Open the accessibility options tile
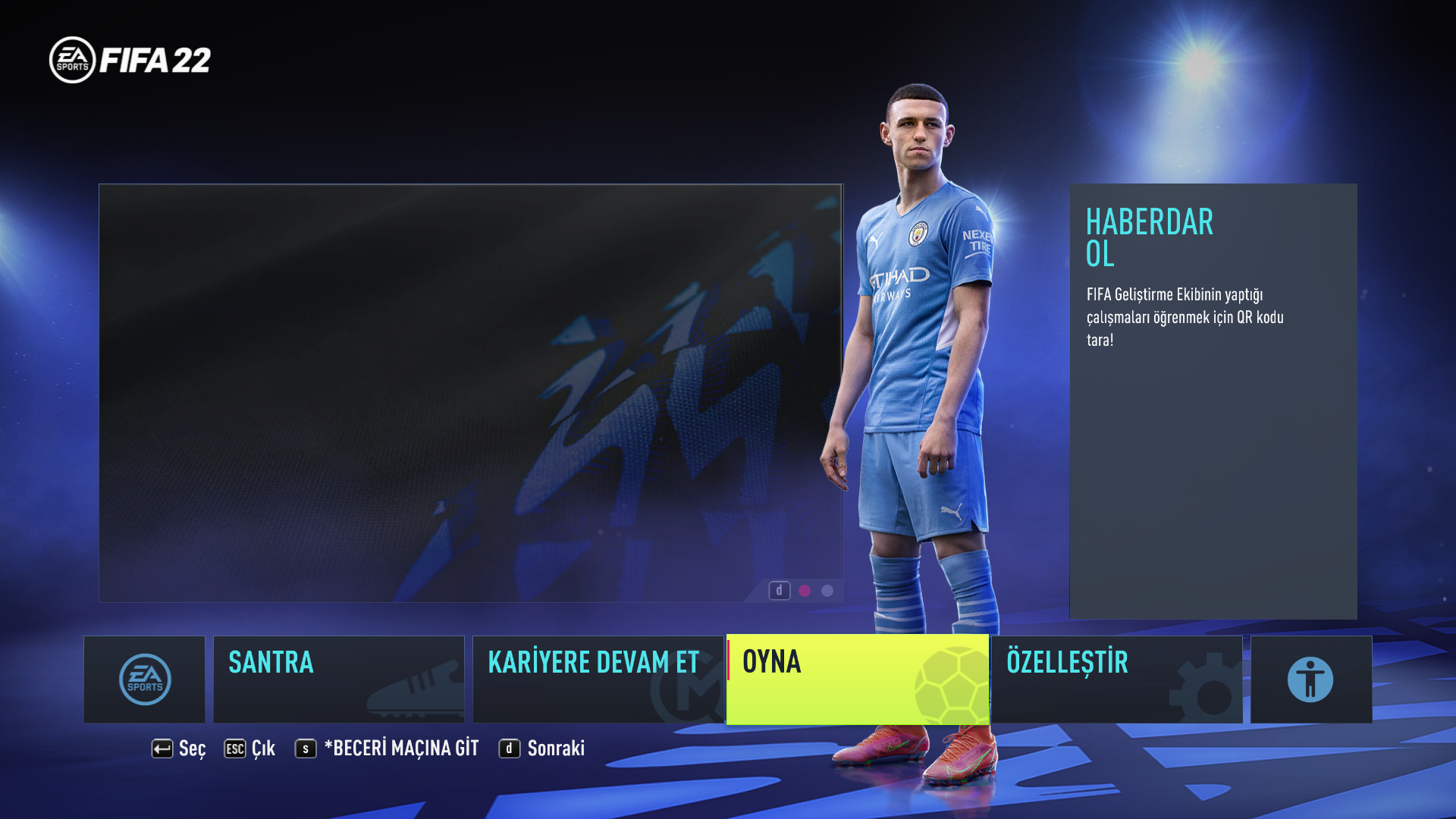1456x819 pixels. [x=1310, y=679]
